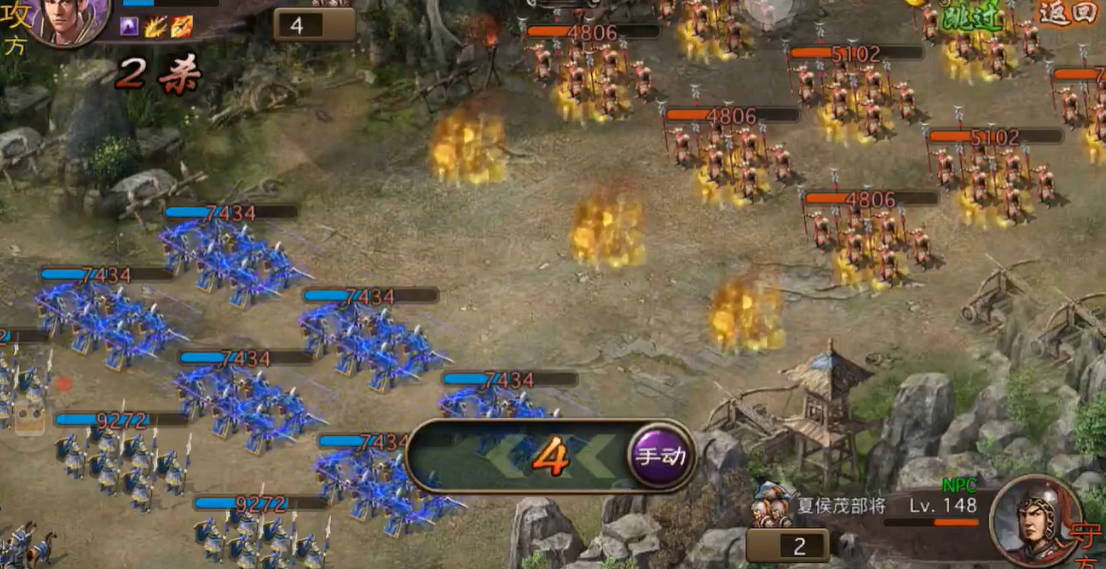Switch mode with the purple 手动 button
The image size is (1106, 569).
click(662, 457)
